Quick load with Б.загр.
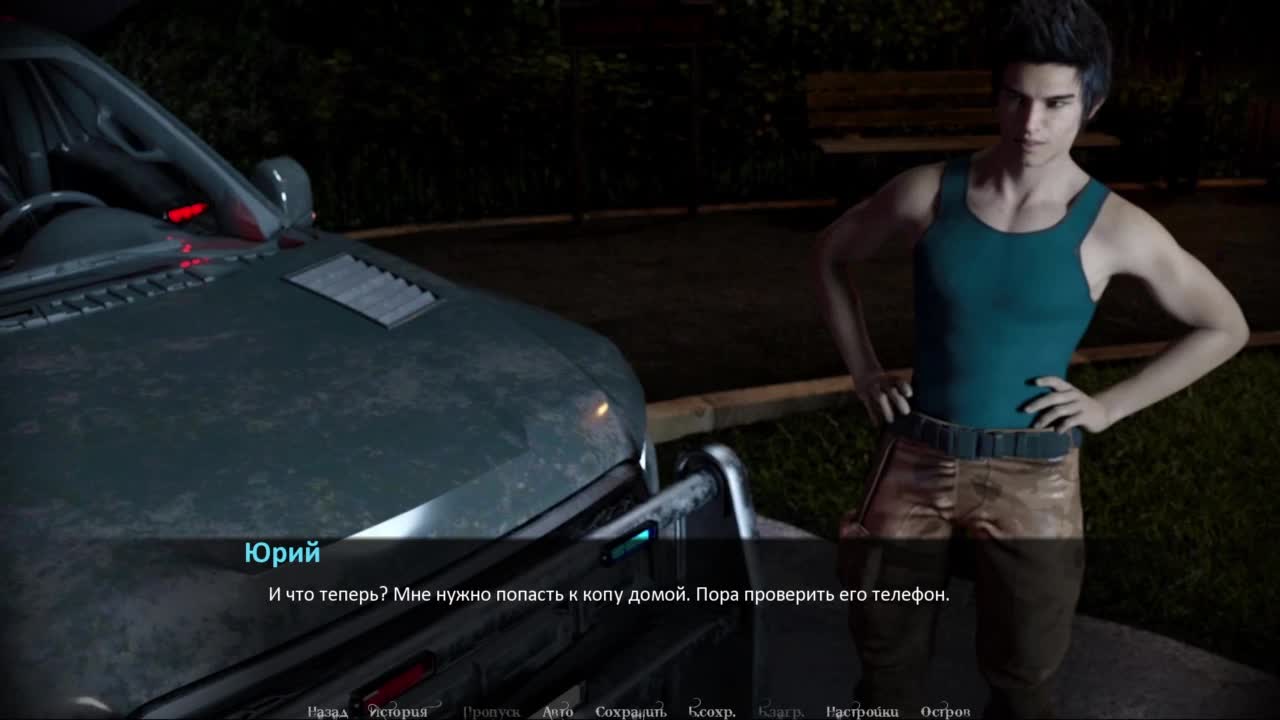This screenshot has width=1280, height=720. (x=781, y=711)
